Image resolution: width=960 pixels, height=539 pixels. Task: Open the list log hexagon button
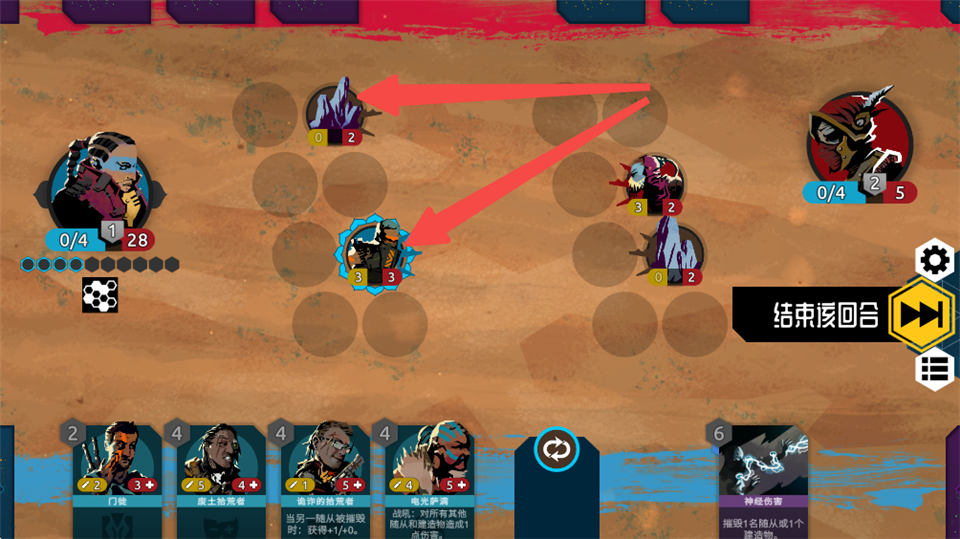coord(935,368)
